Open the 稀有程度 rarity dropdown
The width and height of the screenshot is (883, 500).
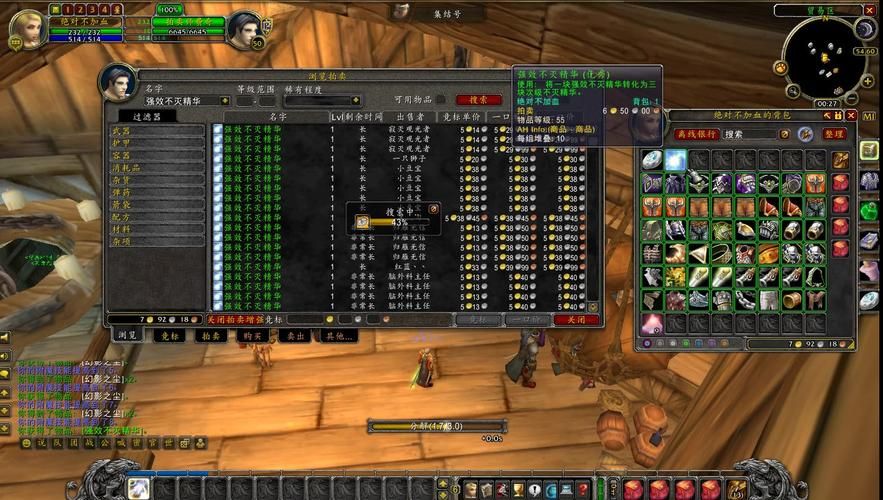pyautogui.click(x=322, y=101)
